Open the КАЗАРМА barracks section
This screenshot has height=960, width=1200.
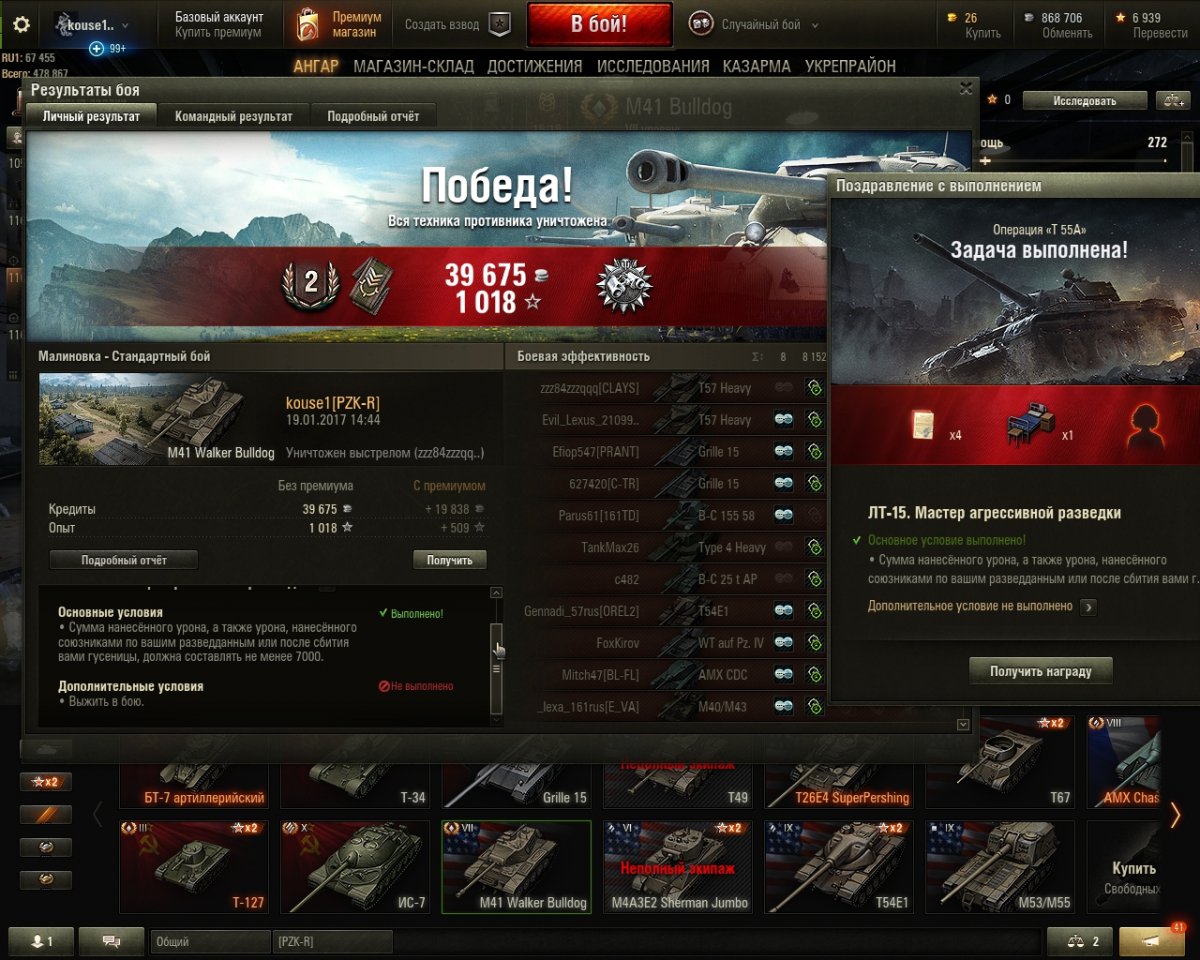pos(757,66)
